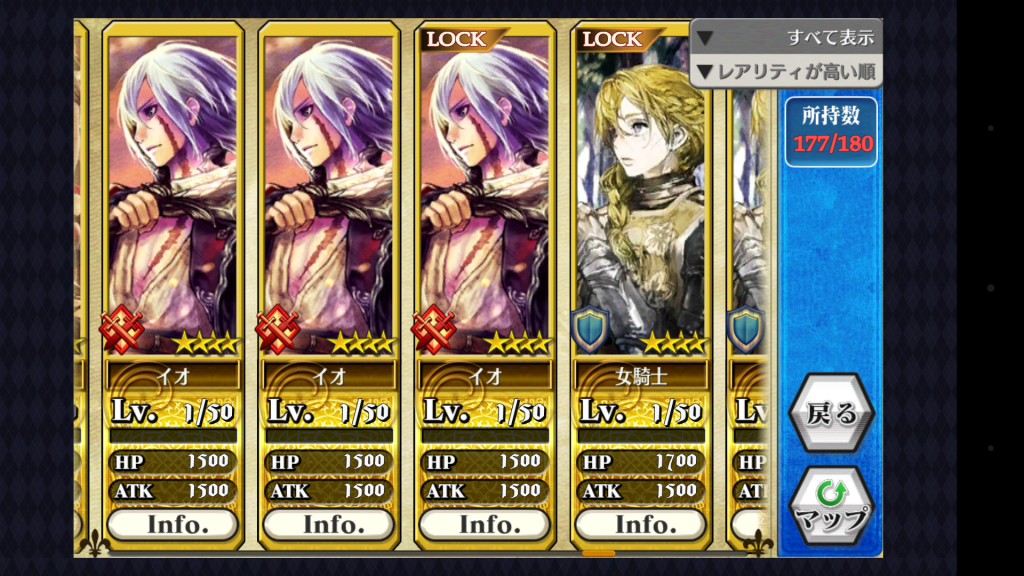
Task: Open the すべて表示 filter dropdown
Action: pos(786,38)
